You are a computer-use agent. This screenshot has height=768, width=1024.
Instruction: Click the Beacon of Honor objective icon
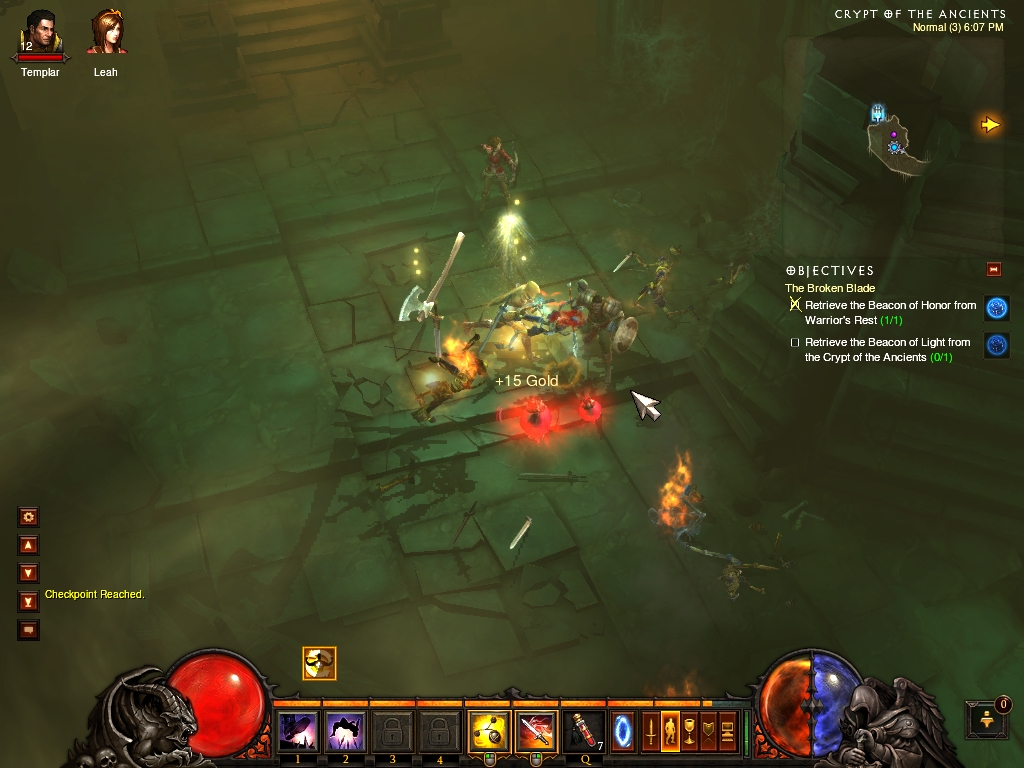click(x=996, y=308)
